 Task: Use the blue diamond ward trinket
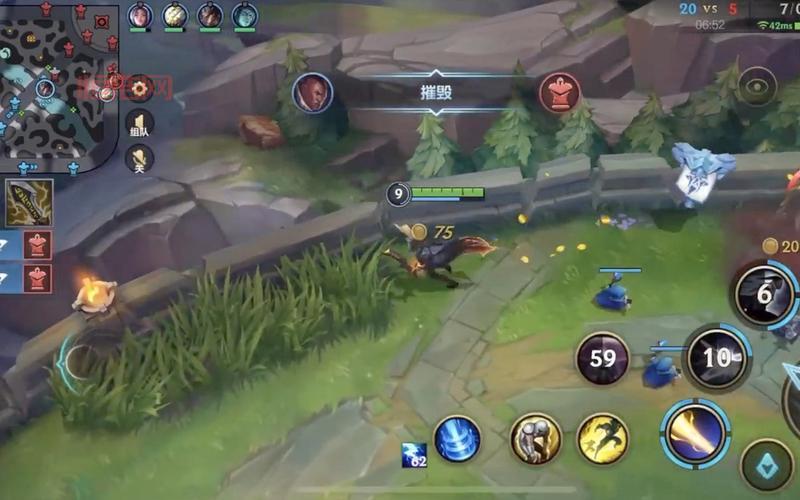pos(766,465)
